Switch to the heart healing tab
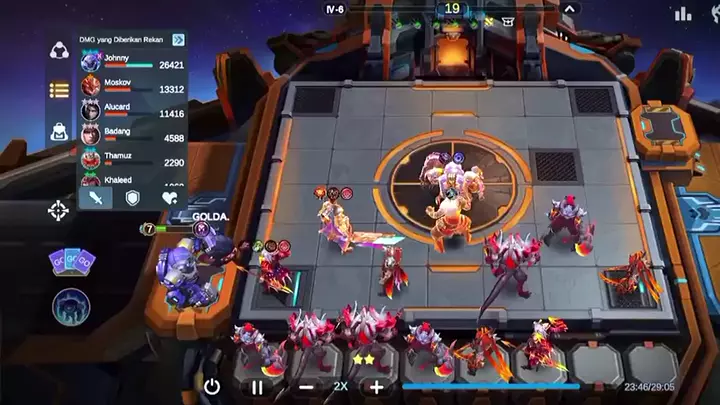Image resolution: width=720 pixels, height=405 pixels. point(169,197)
